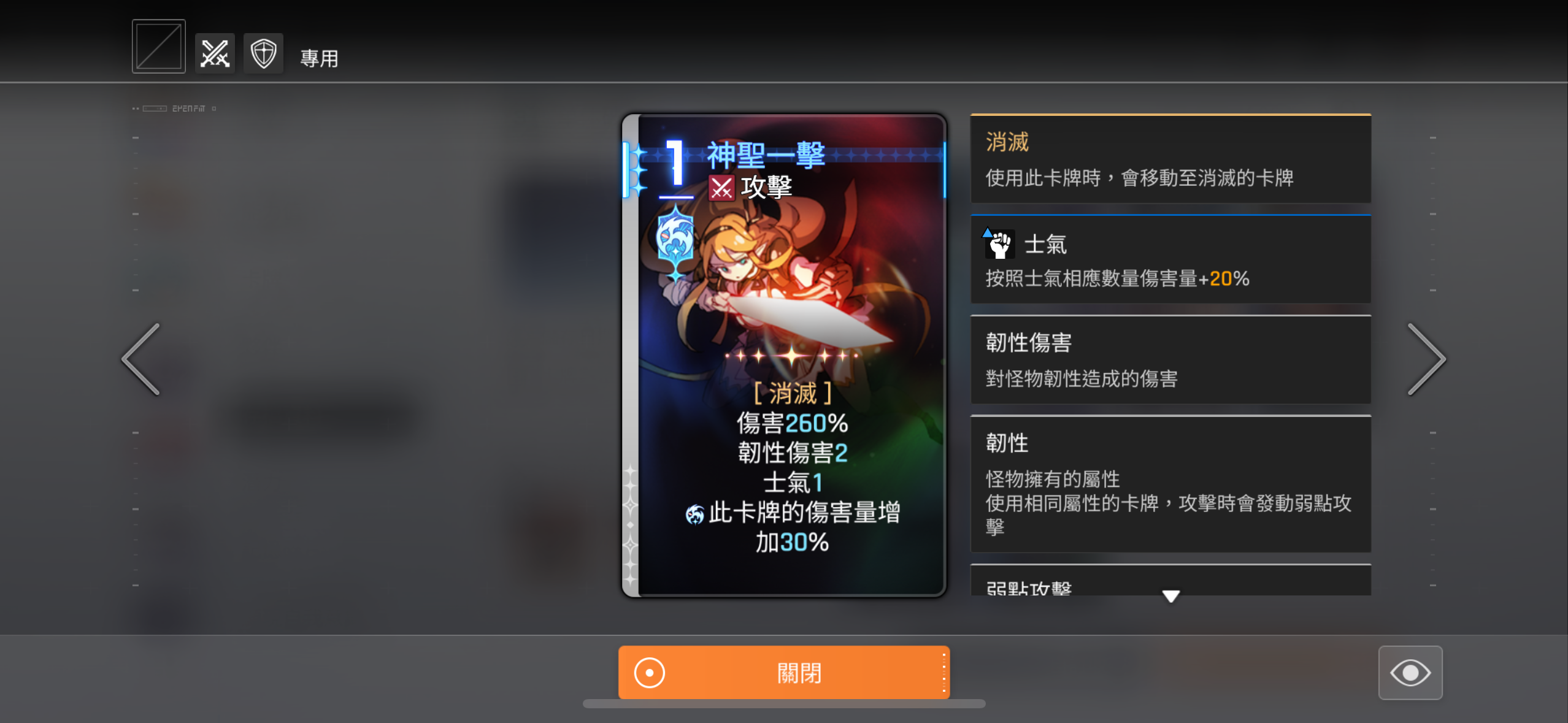Select the shield defense filter icon
The image size is (1568, 723).
264,53
